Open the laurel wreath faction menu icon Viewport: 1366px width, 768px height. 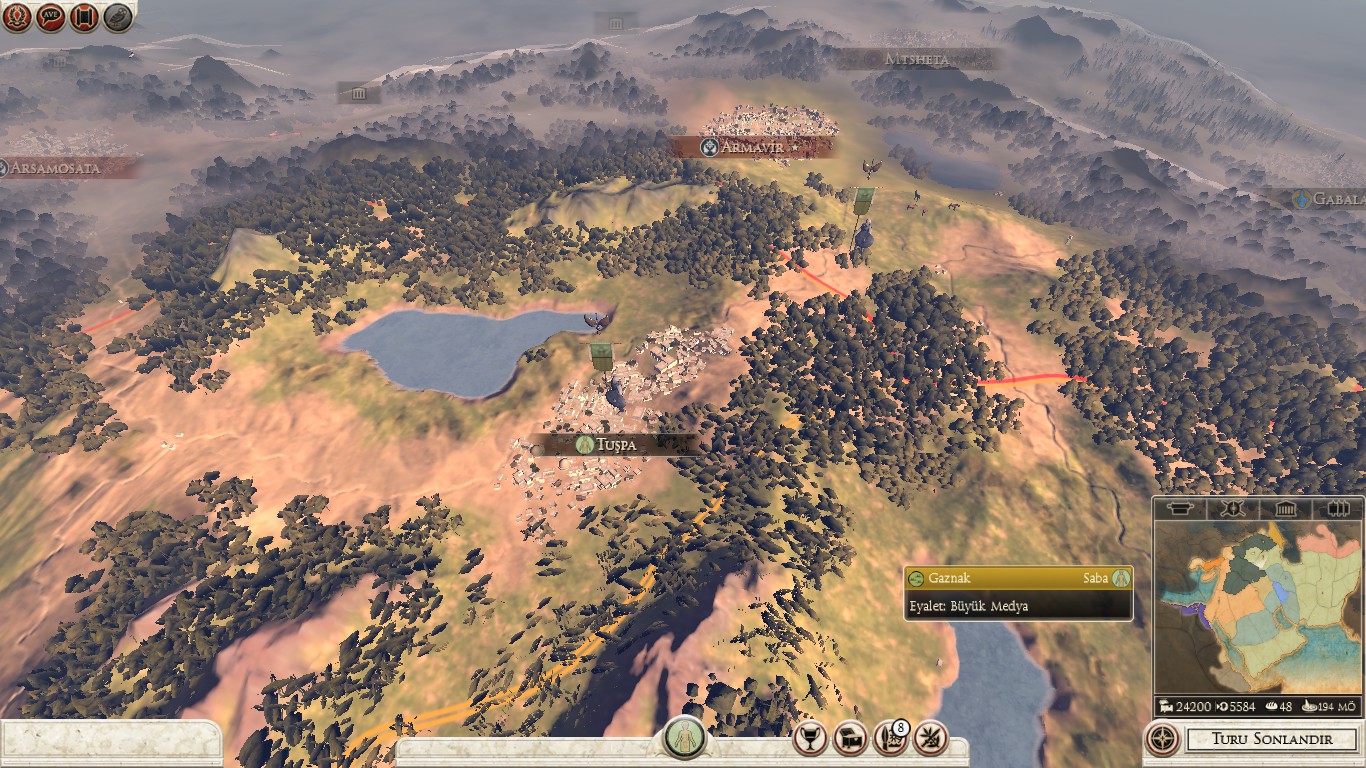[x=18, y=17]
